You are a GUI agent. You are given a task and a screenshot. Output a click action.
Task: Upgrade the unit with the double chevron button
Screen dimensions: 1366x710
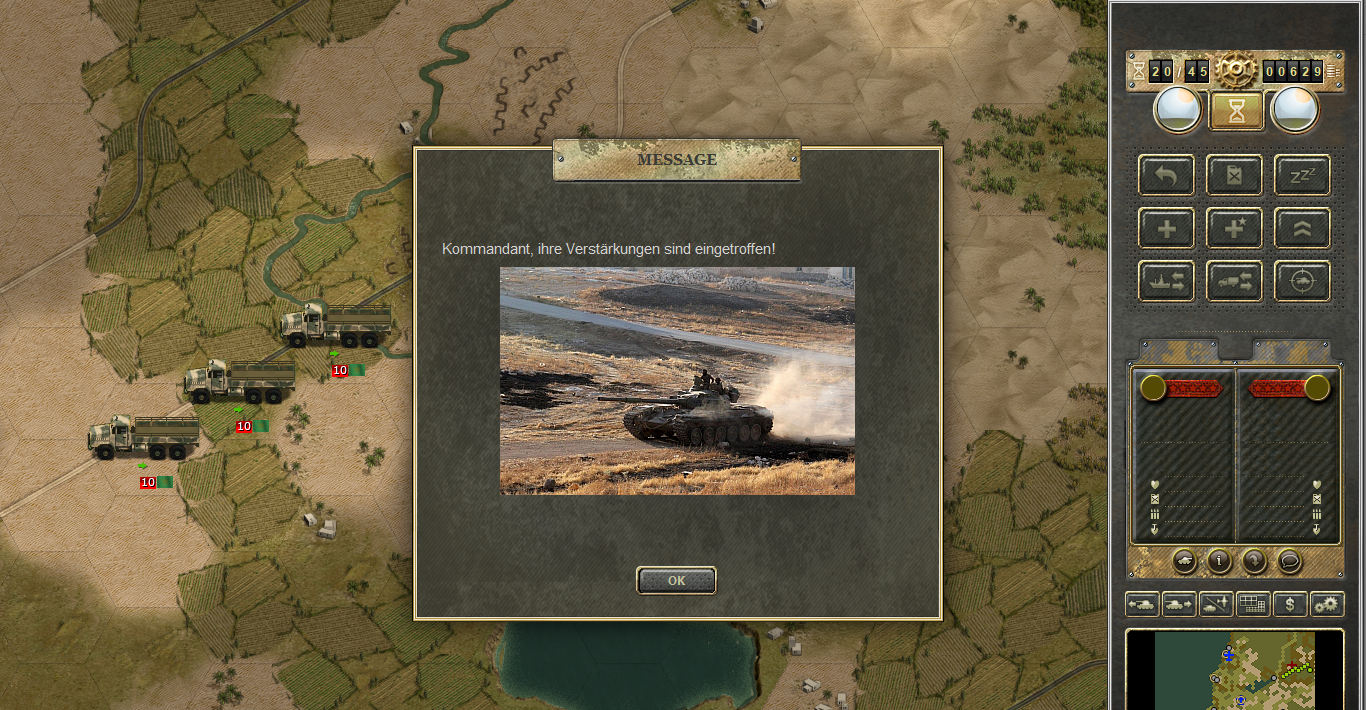click(x=1302, y=229)
